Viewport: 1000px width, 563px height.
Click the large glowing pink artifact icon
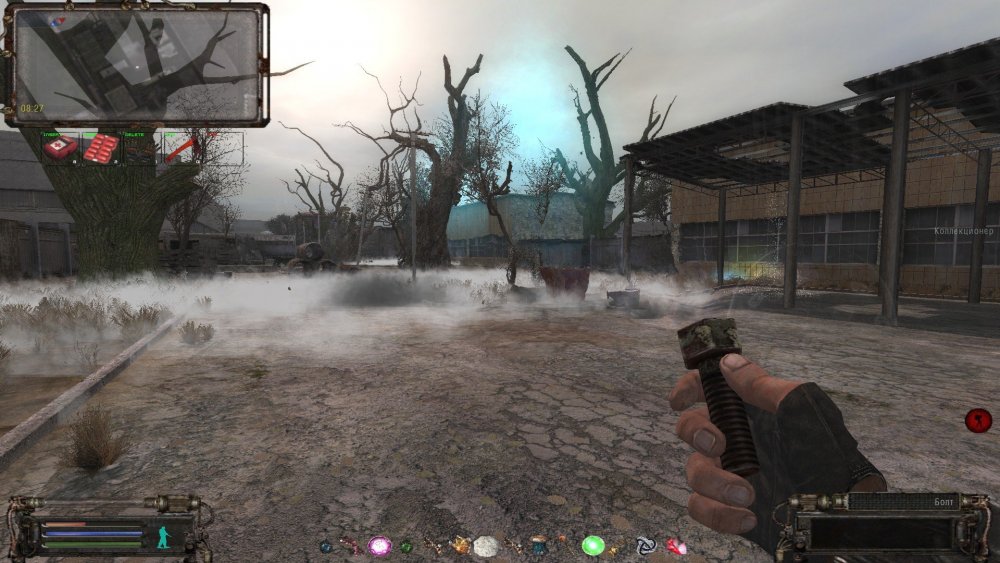(379, 546)
